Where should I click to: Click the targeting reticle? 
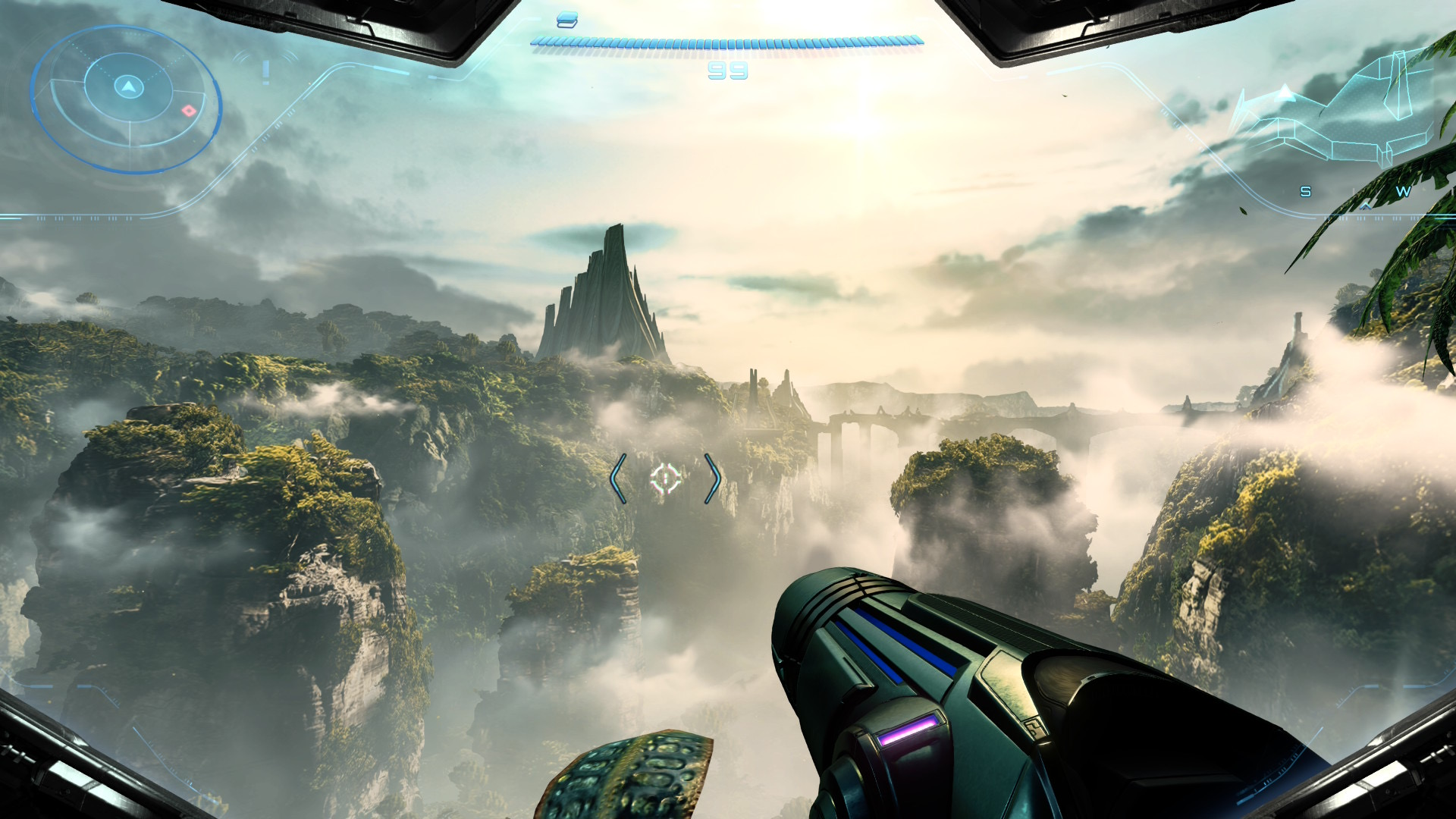click(x=666, y=479)
